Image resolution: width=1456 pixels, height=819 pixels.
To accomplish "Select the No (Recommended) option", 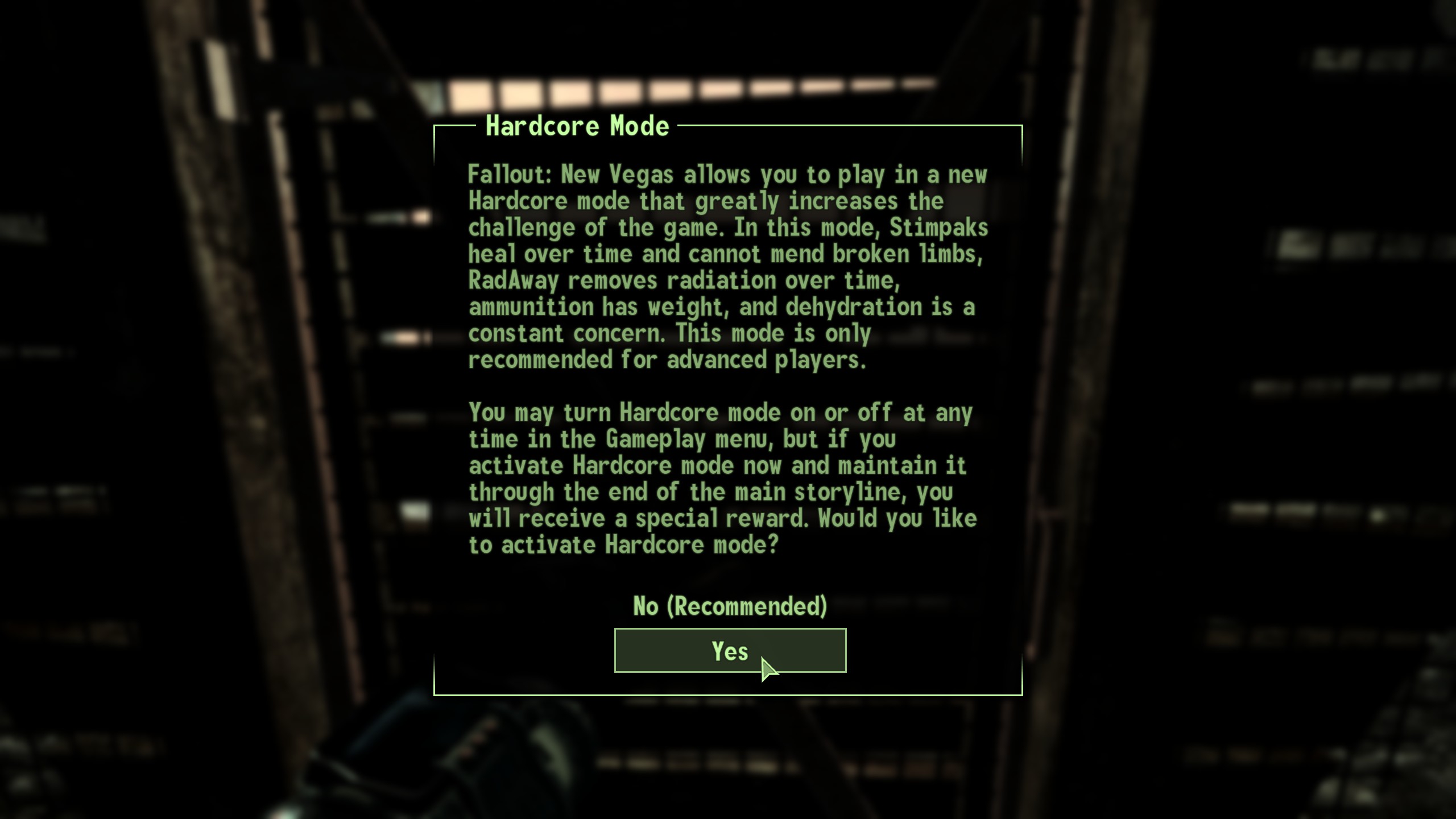I will point(730,606).
